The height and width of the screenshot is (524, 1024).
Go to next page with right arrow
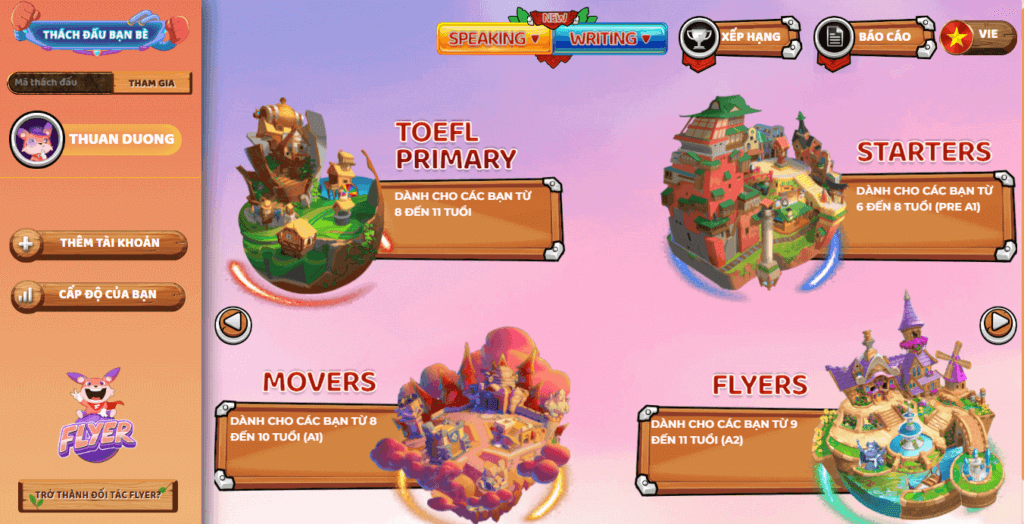coord(997,322)
